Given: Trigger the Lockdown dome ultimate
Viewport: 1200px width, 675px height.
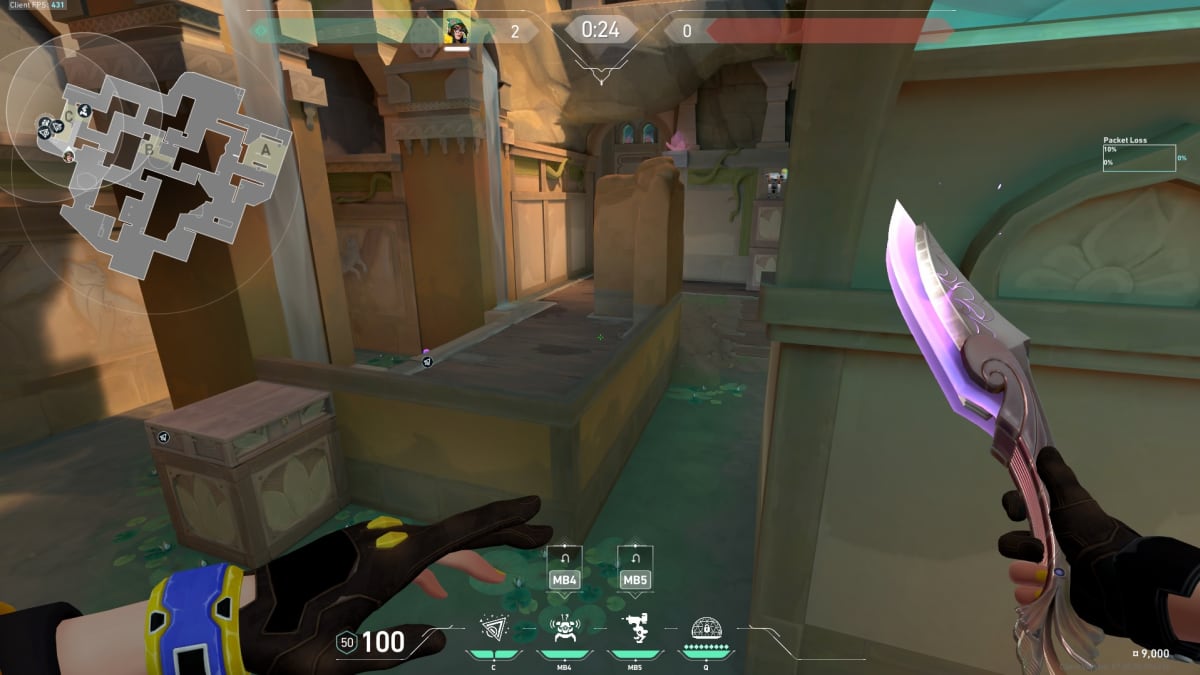Looking at the screenshot, I should (707, 629).
